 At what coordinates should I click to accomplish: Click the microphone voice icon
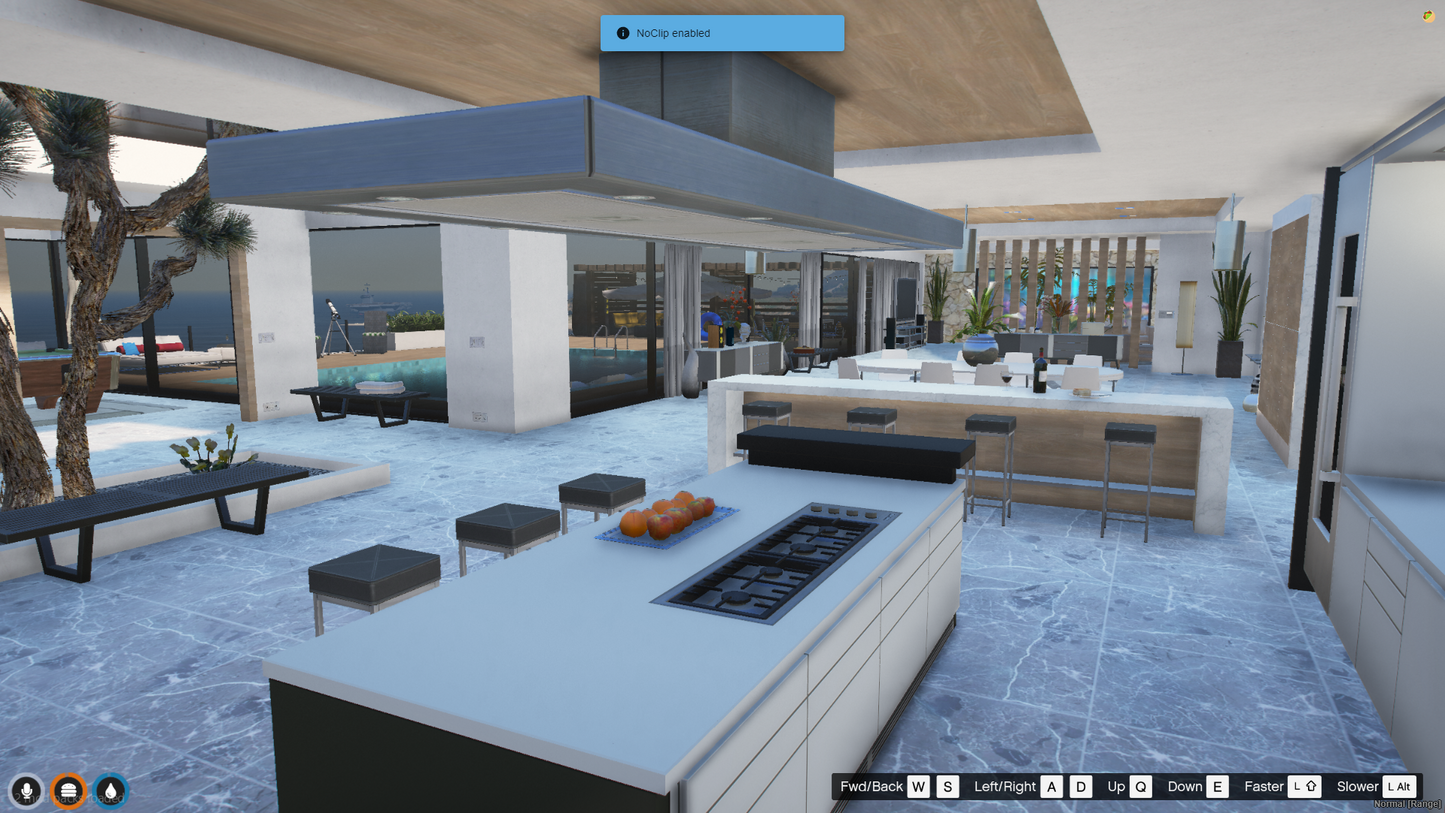pyautogui.click(x=27, y=790)
